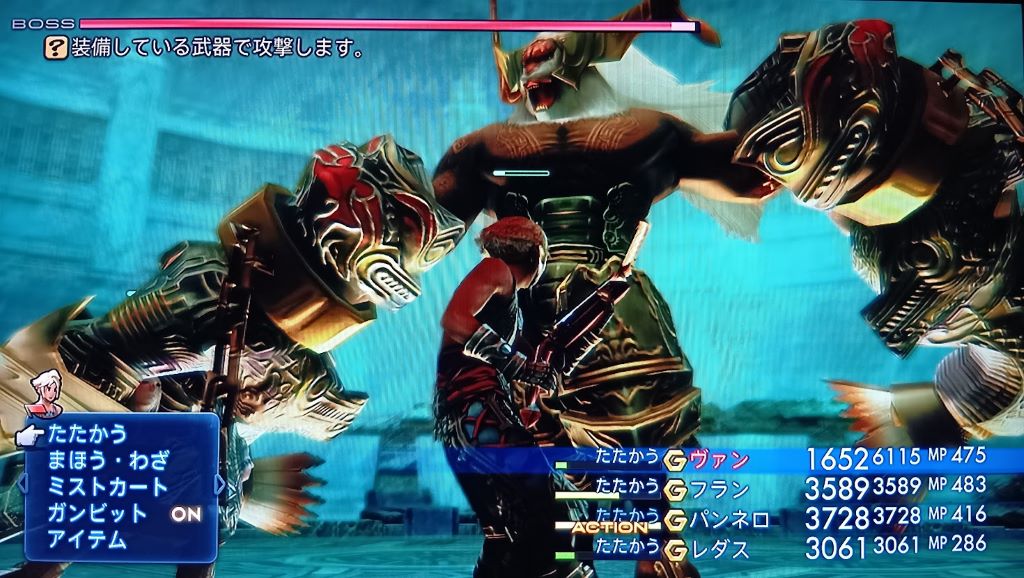1024x578 pixels.
Task: Select party member ヴァン
Action: click(x=720, y=460)
